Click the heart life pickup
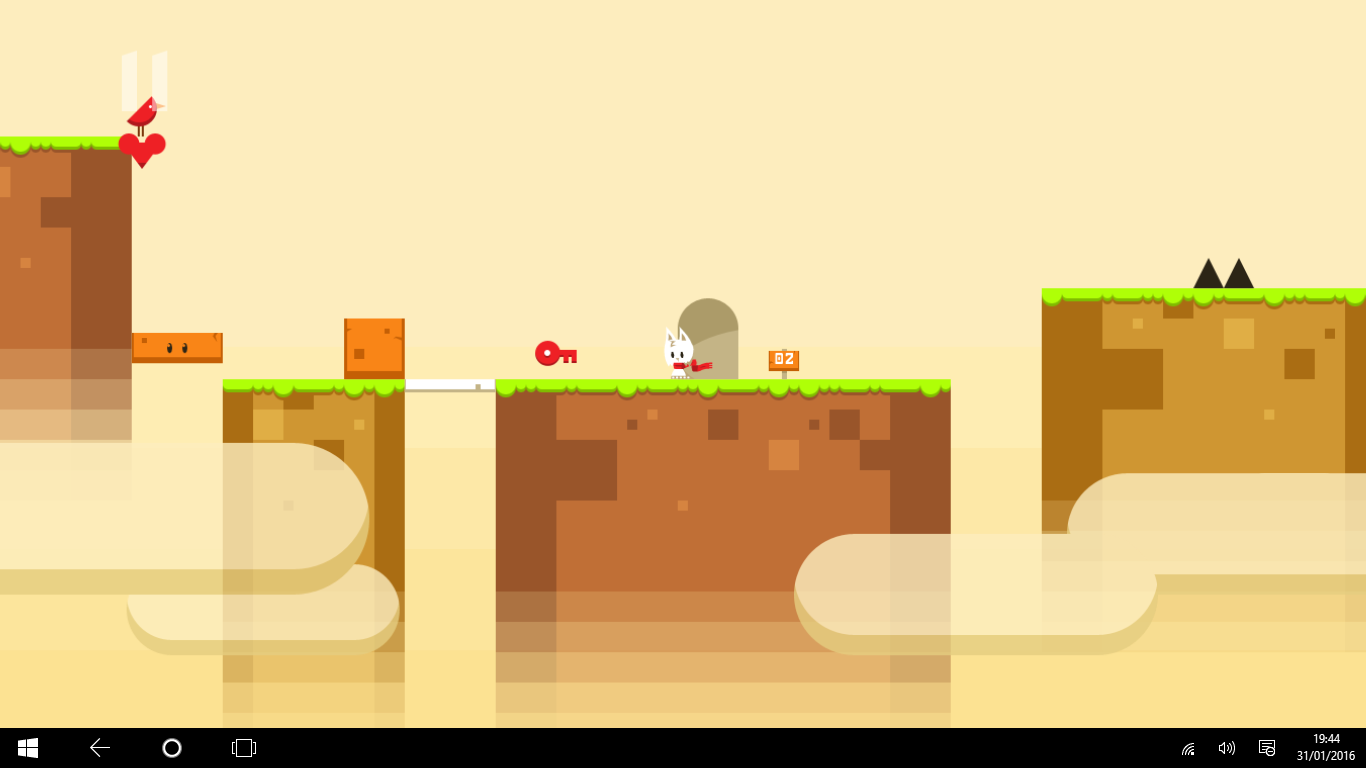This screenshot has height=768, width=1366. [x=142, y=148]
